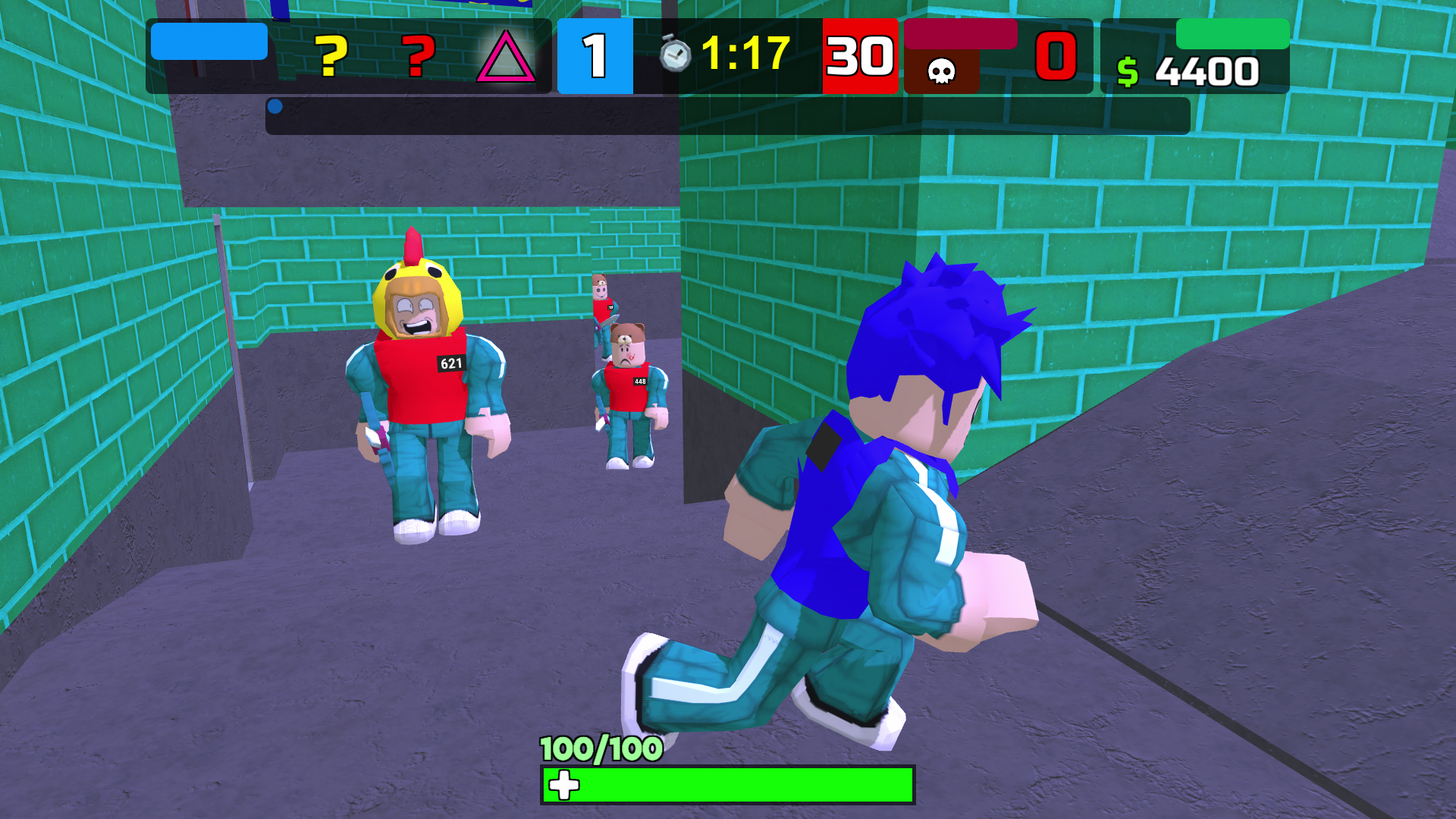The width and height of the screenshot is (1456, 819).
Task: Click the green dollar sign icon
Action: point(1128,73)
